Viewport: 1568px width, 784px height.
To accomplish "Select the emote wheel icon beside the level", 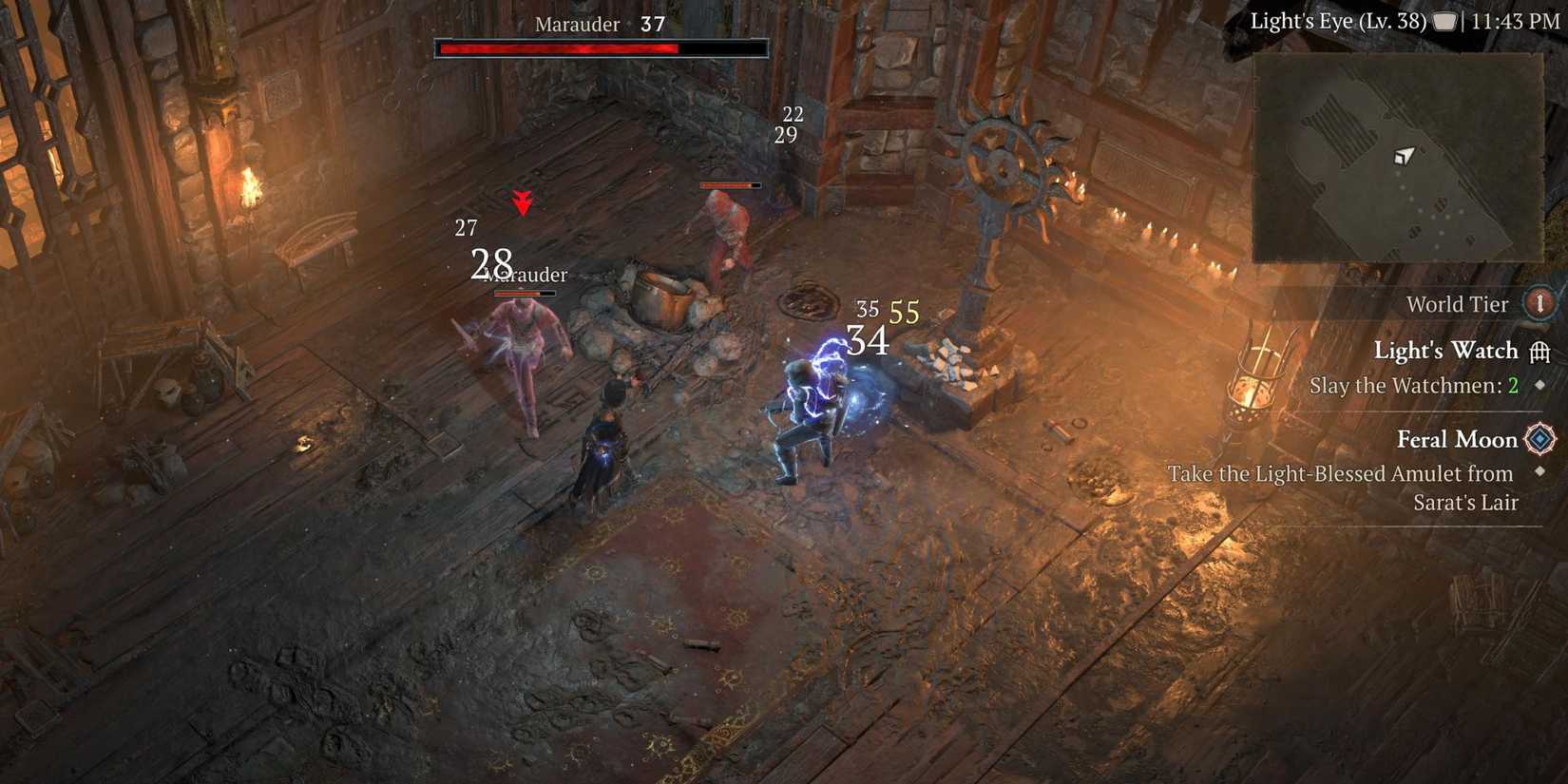I will 1443,21.
